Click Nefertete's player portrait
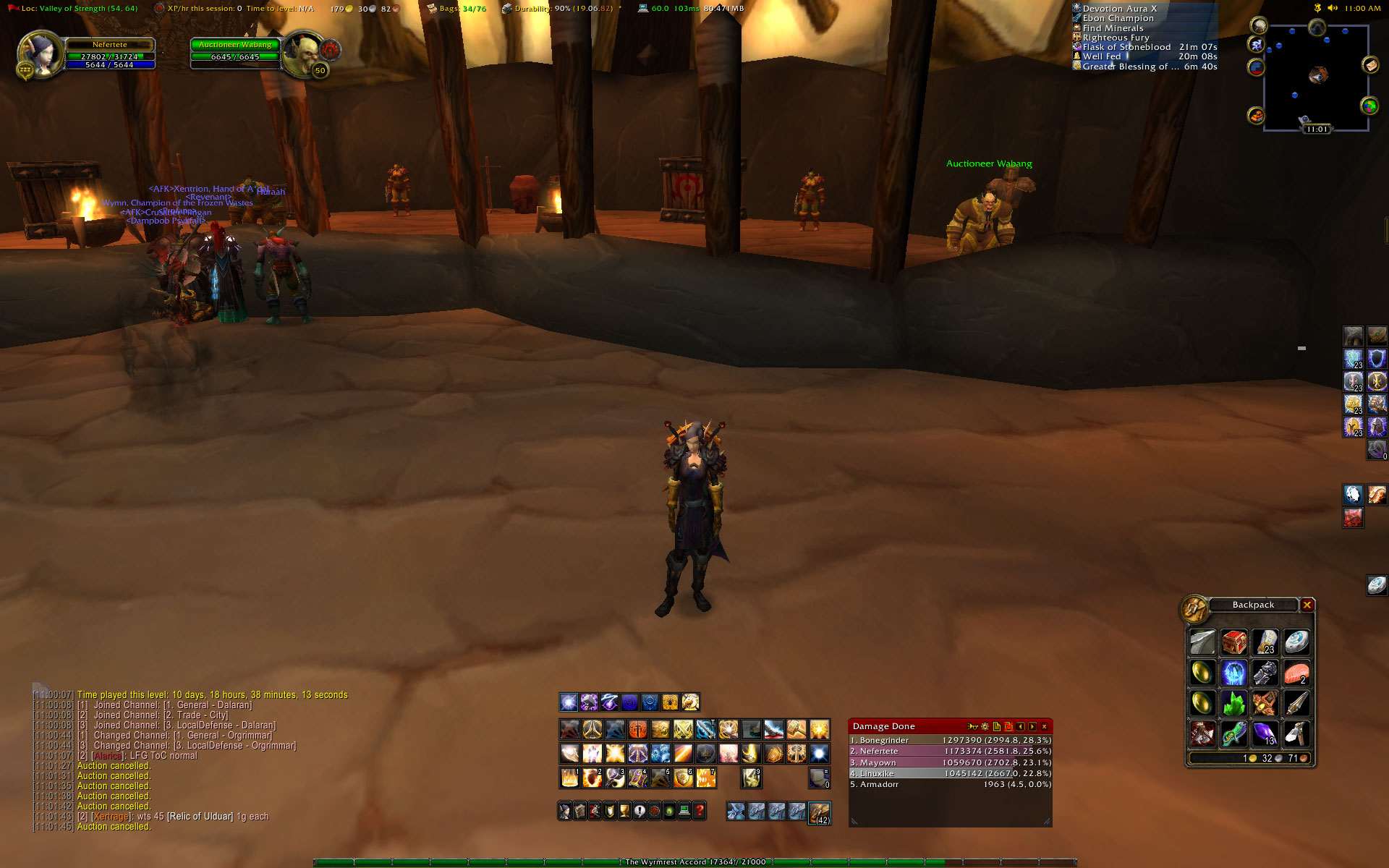Screen dimensions: 1389x868 point(41,53)
